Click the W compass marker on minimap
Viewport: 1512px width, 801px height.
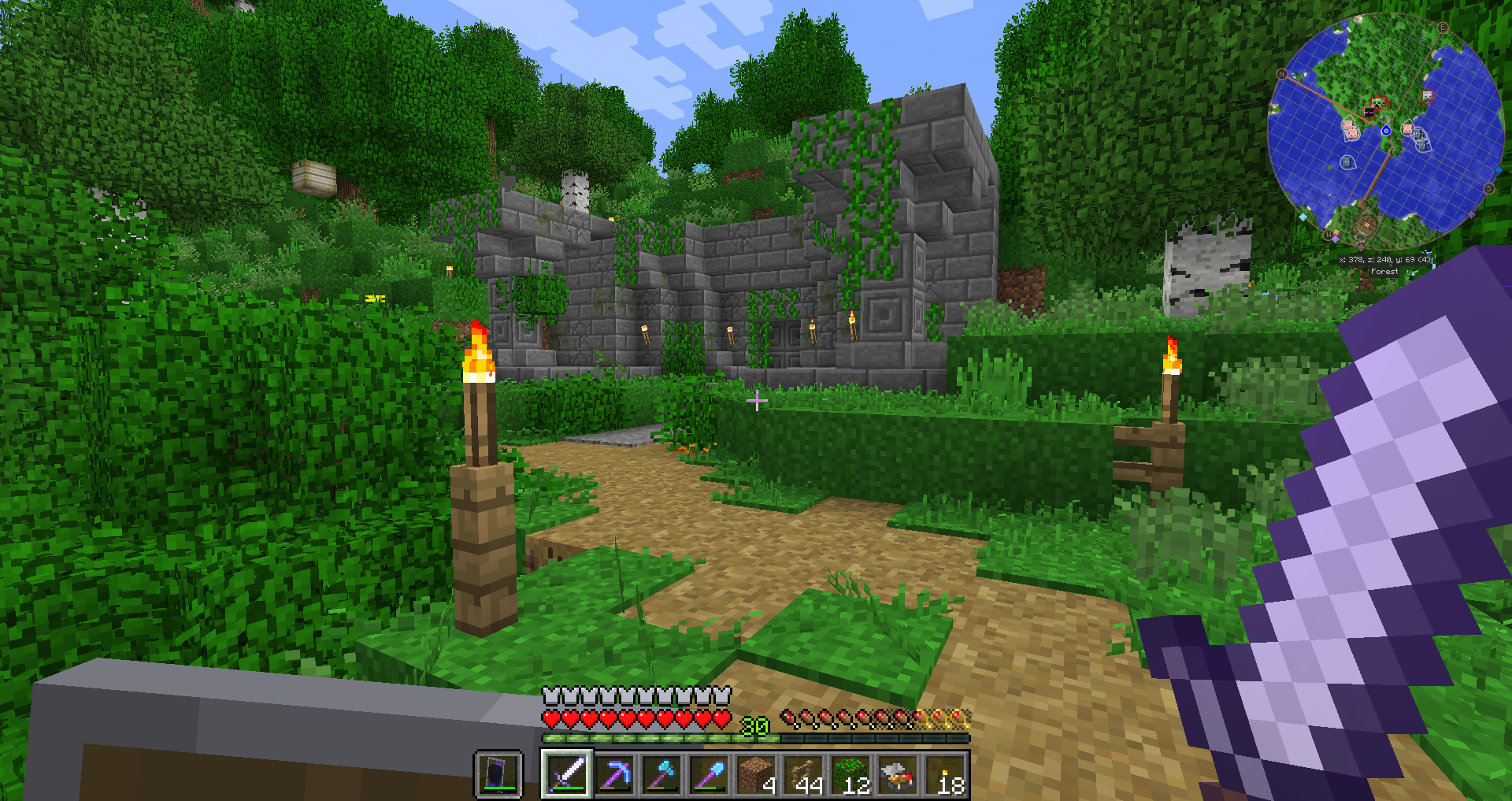point(1329,234)
